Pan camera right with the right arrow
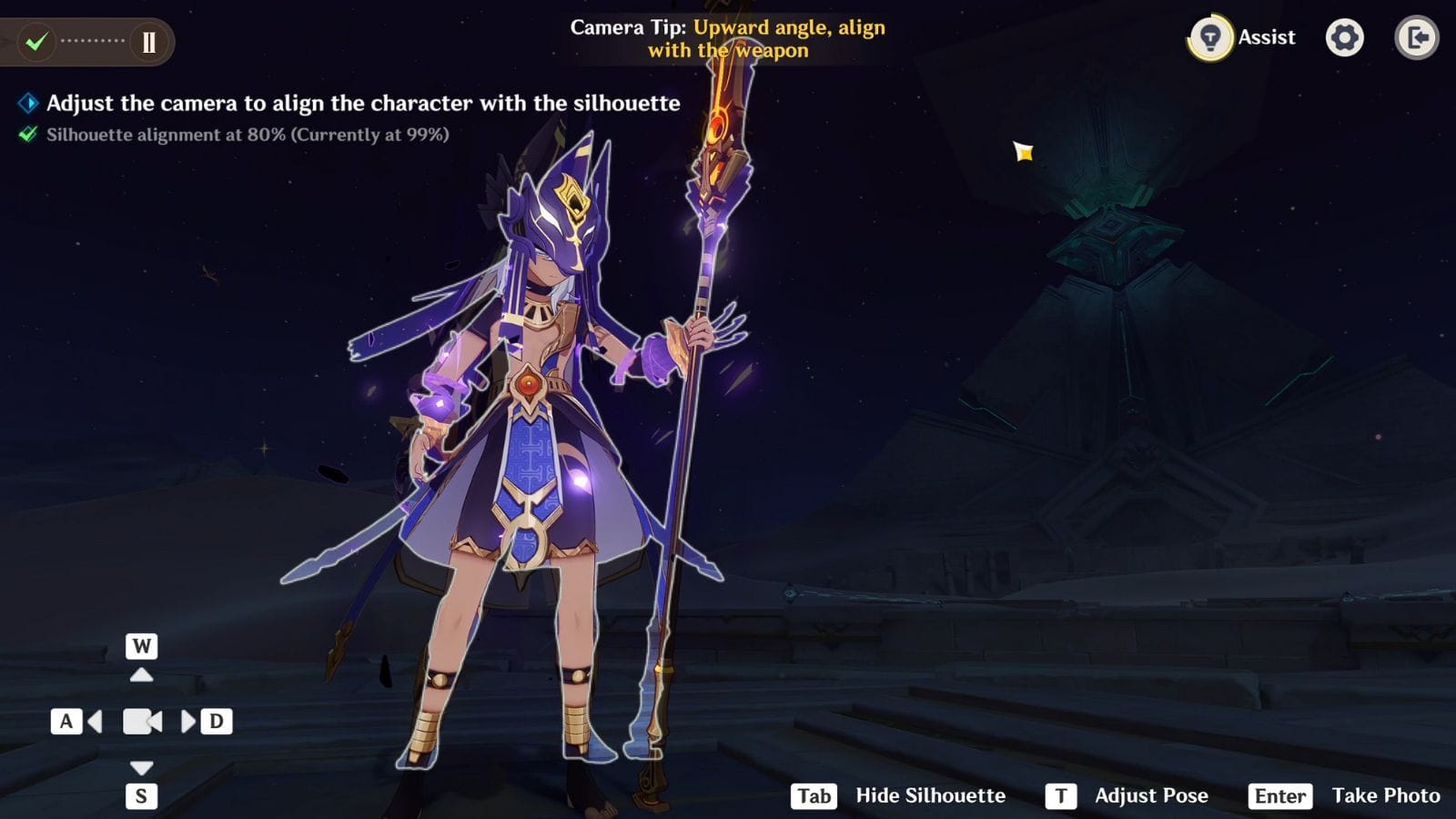The image size is (1456, 819). coord(188,723)
